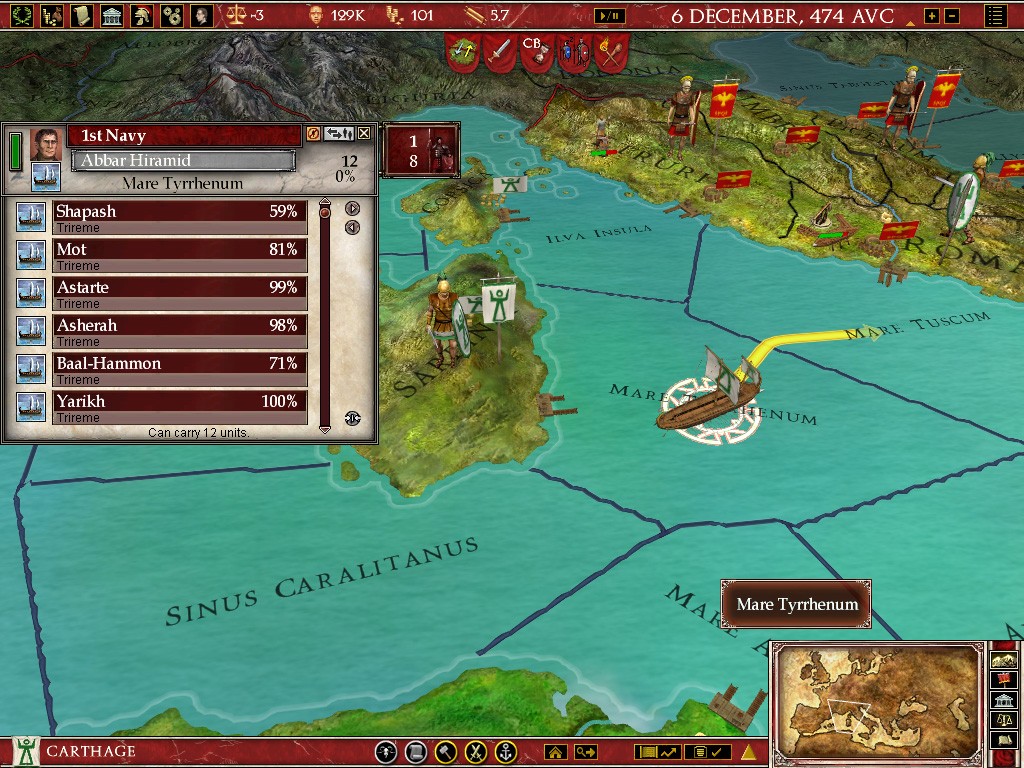Open the temple building screen
The image size is (1024, 768).
(112, 15)
